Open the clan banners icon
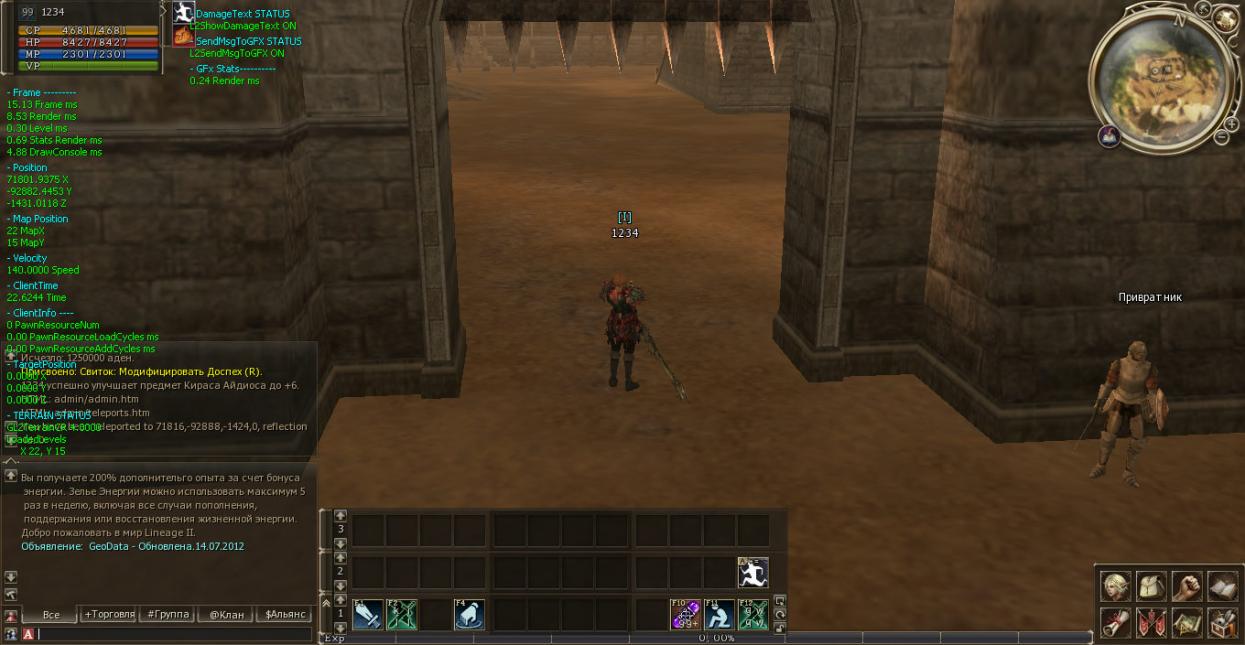The image size is (1245, 645). coord(1151,622)
